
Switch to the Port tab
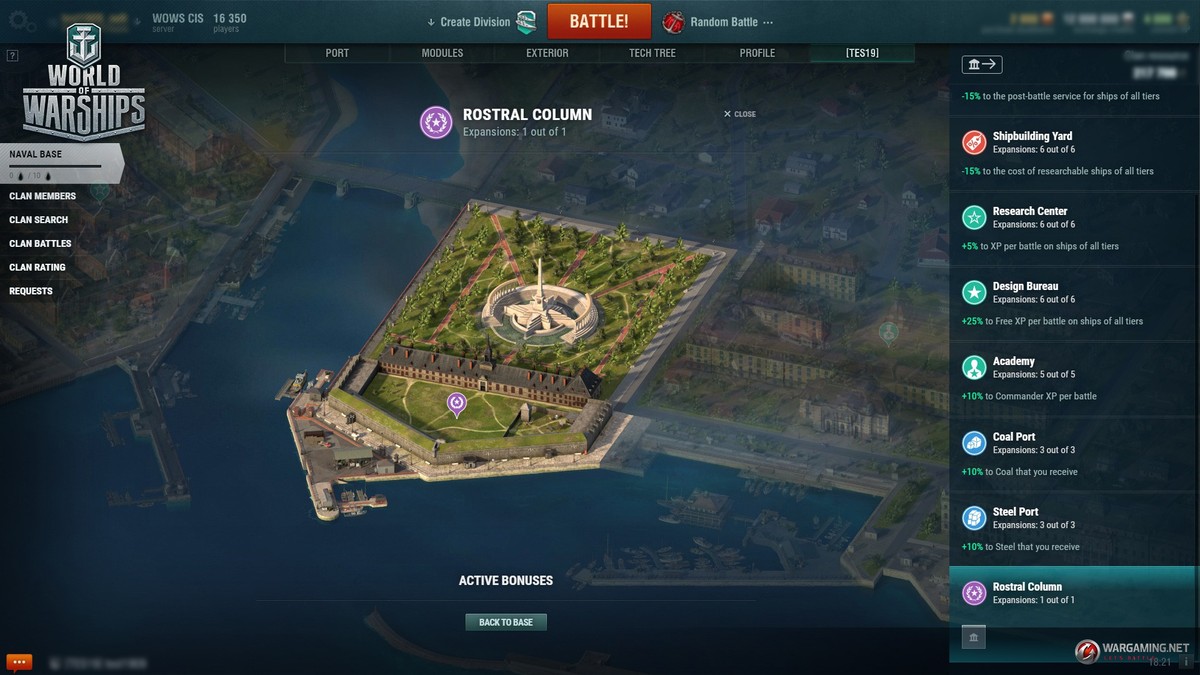tap(337, 53)
